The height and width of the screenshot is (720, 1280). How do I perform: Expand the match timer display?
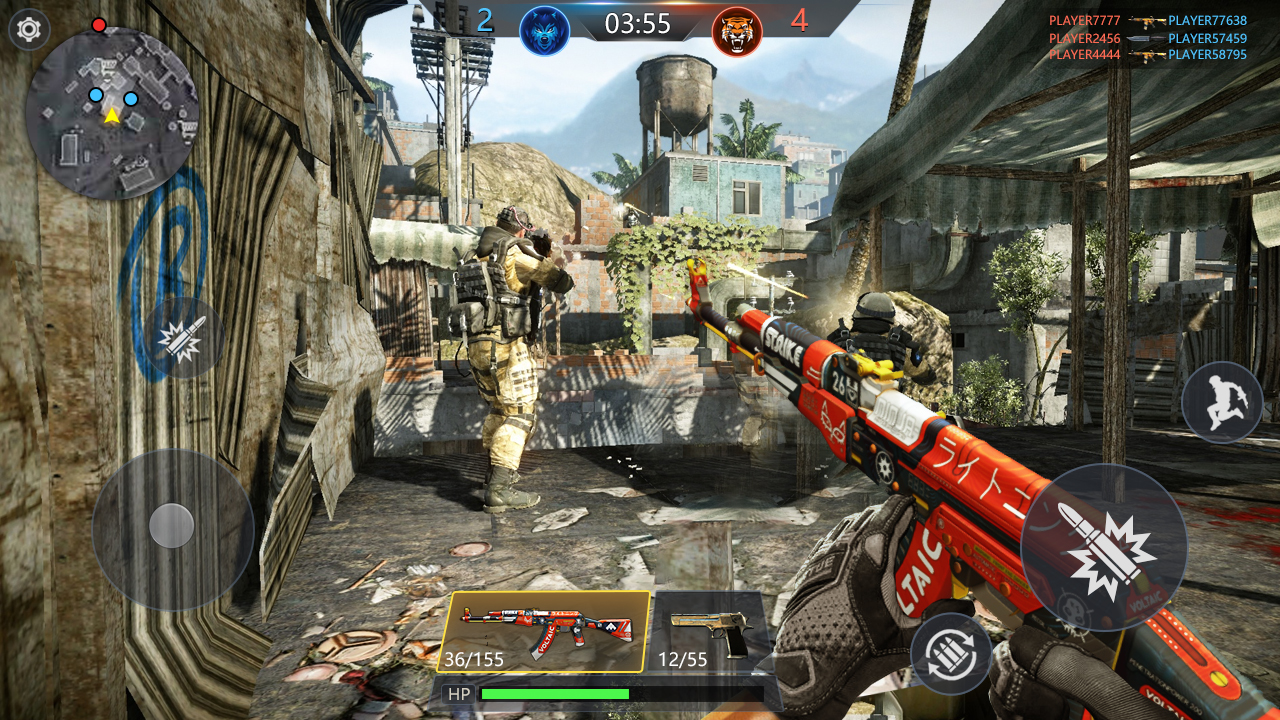[637, 24]
